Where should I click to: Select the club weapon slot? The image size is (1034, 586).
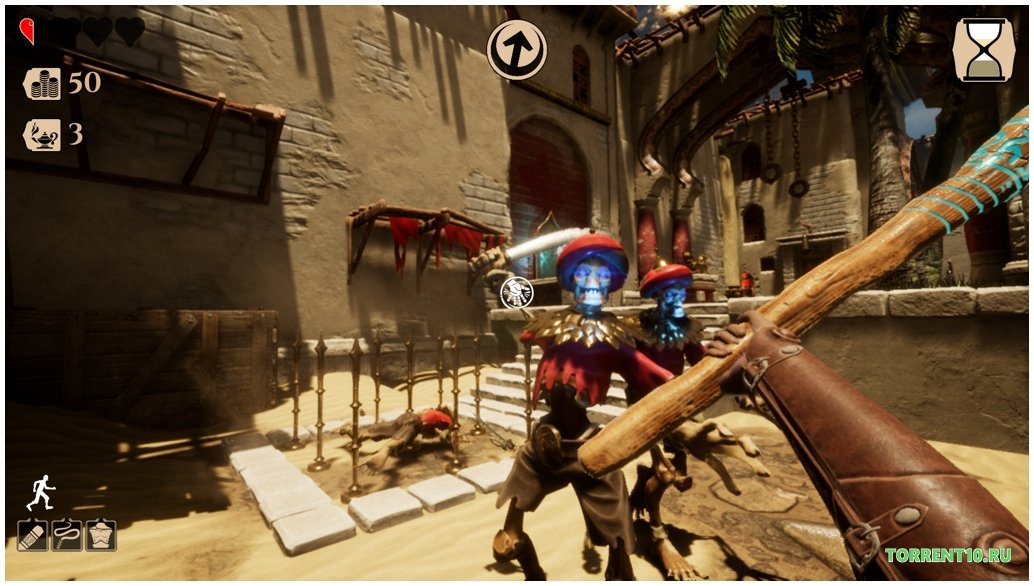click(x=32, y=535)
